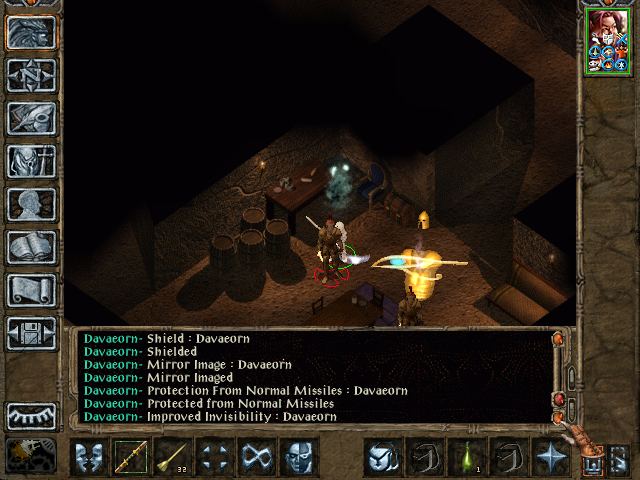
Task: Activate the silver face mask action
Action: 299,457
